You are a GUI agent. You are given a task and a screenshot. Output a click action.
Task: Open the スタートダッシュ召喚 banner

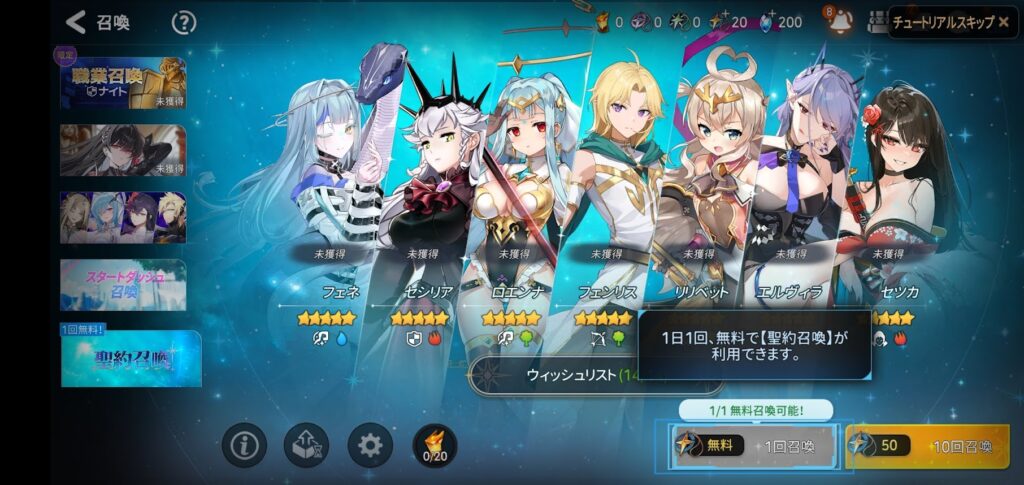click(x=123, y=284)
